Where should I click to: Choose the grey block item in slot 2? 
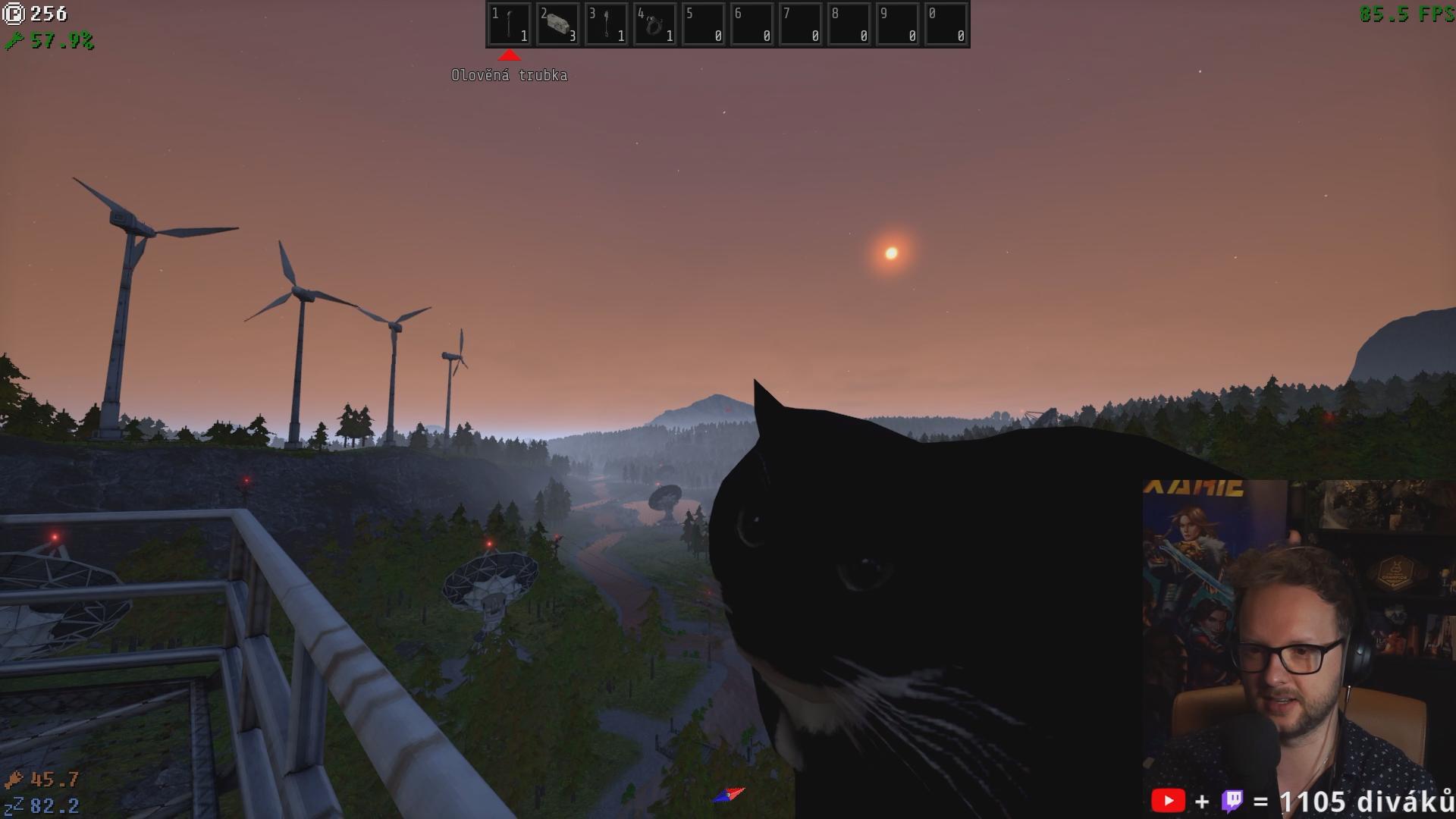click(558, 24)
